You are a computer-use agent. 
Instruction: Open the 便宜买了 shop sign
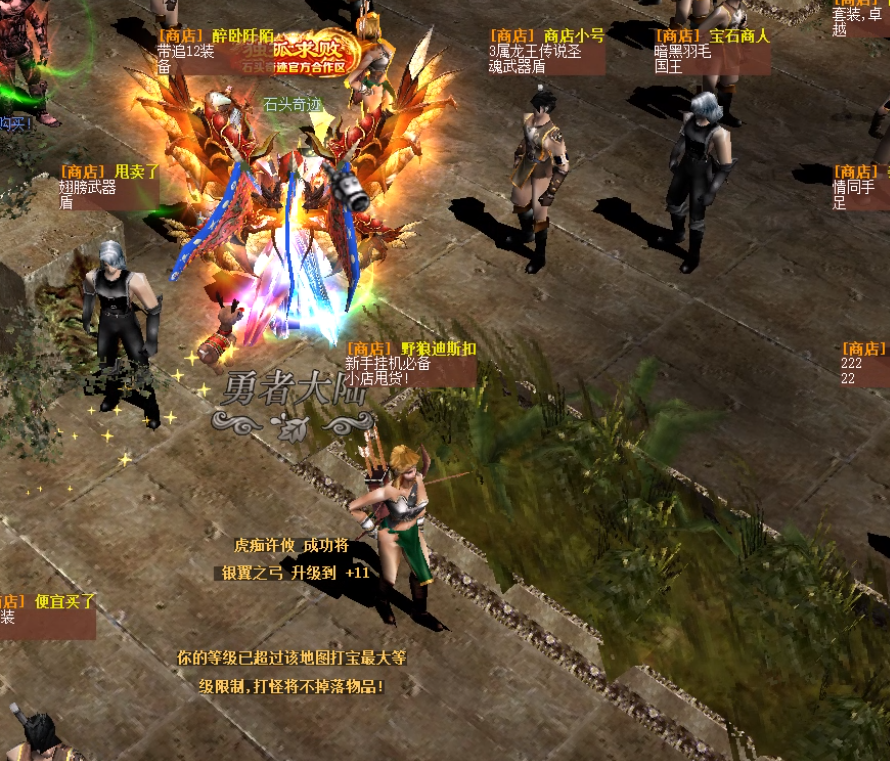(47, 610)
